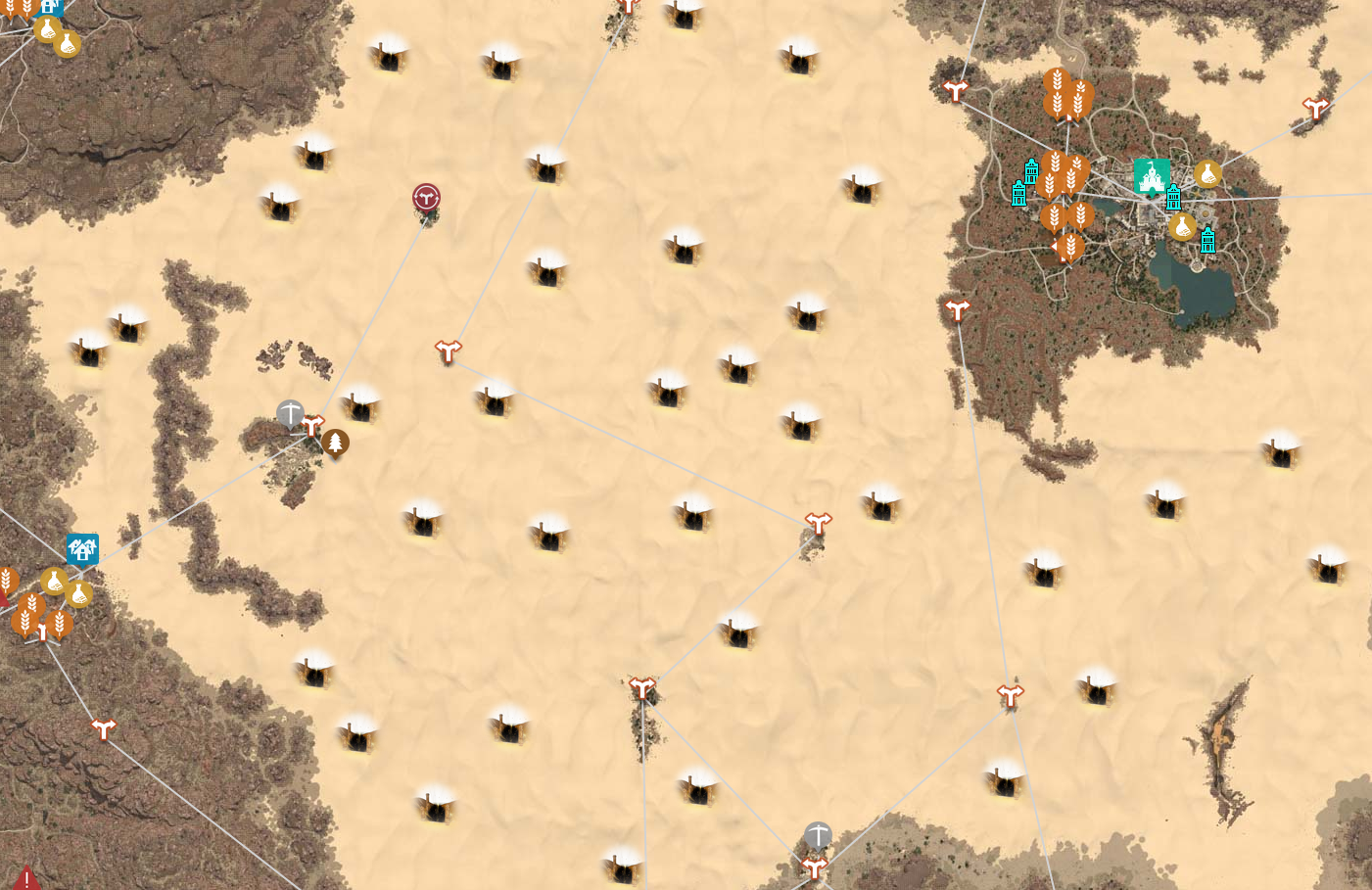Select the signpost node marker touching the gray pickaxe and tree markers
The width and height of the screenshot is (1372, 890).
[x=312, y=426]
